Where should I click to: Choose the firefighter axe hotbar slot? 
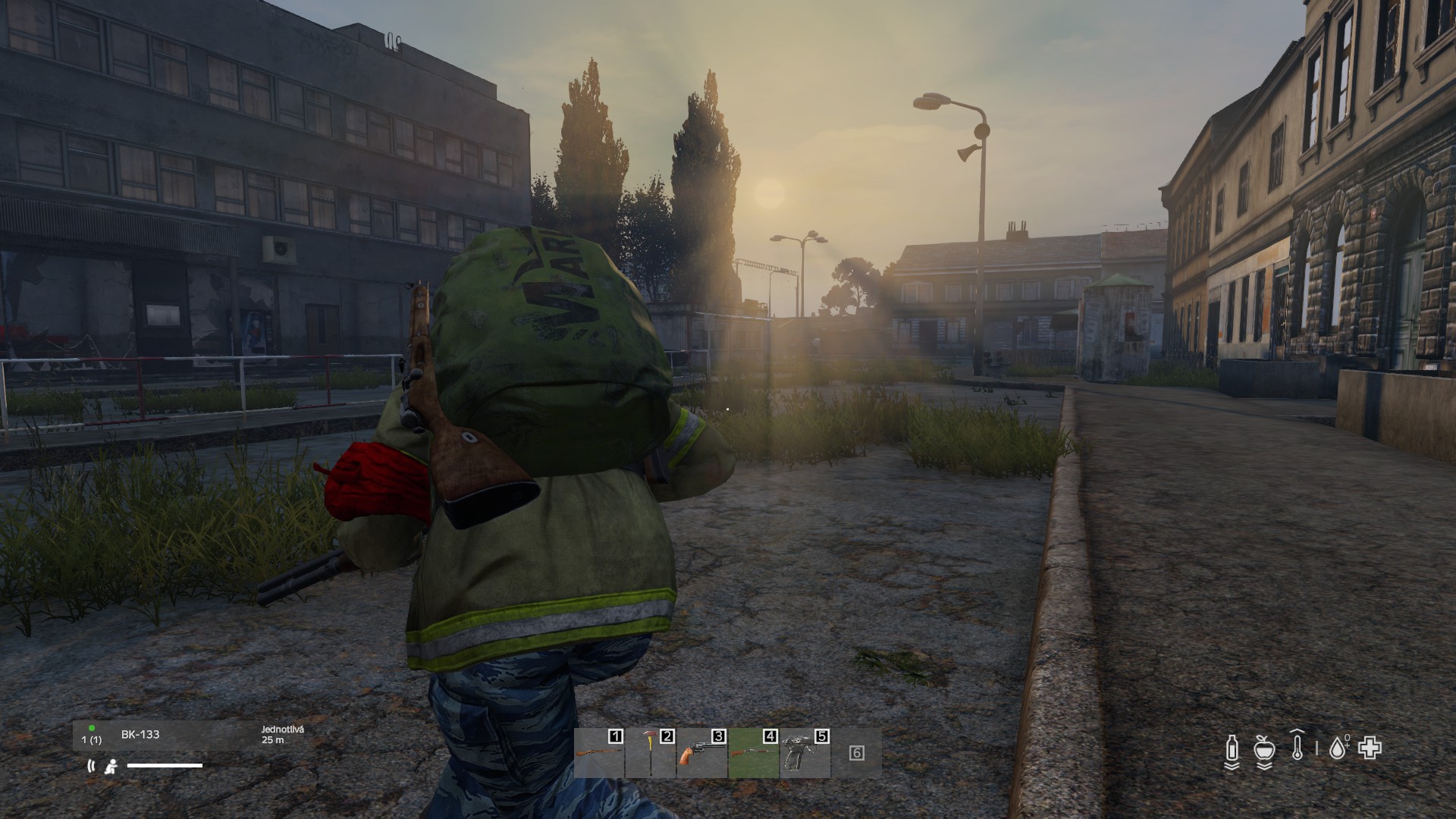point(651,754)
